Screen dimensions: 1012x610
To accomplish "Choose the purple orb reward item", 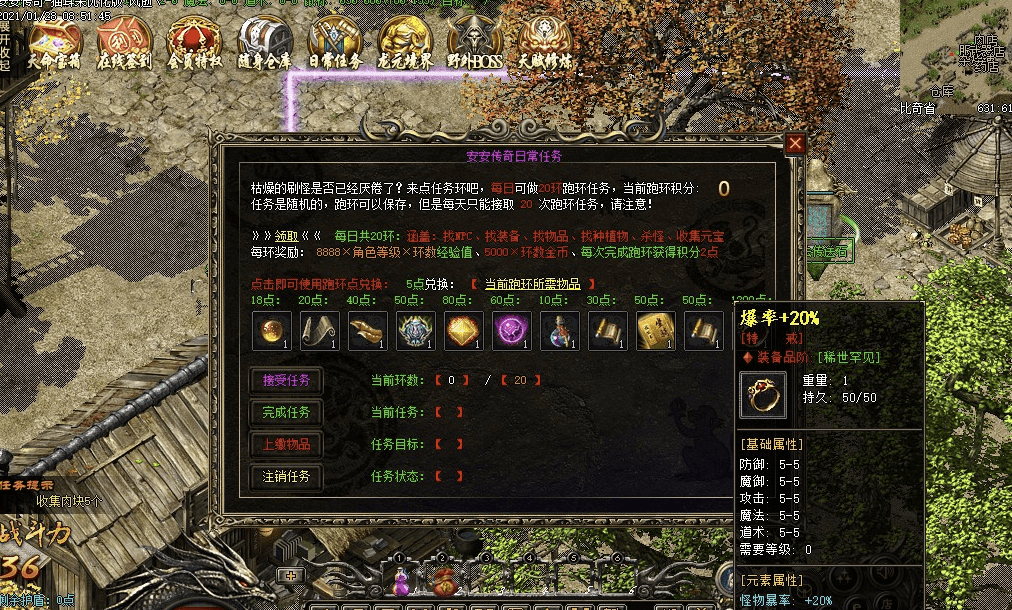I will pyautogui.click(x=512, y=331).
